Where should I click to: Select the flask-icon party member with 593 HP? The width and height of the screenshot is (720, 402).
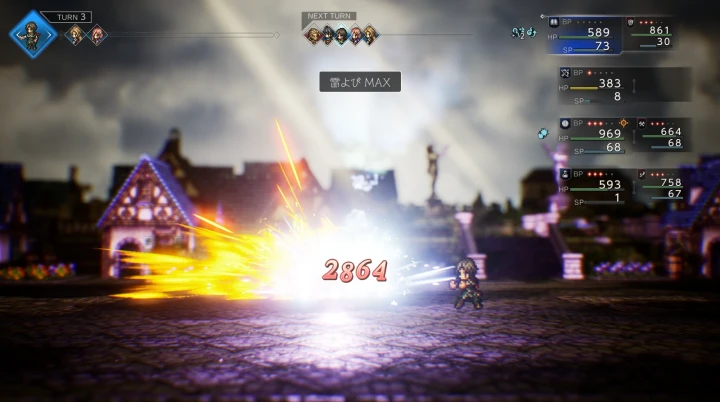(x=591, y=185)
